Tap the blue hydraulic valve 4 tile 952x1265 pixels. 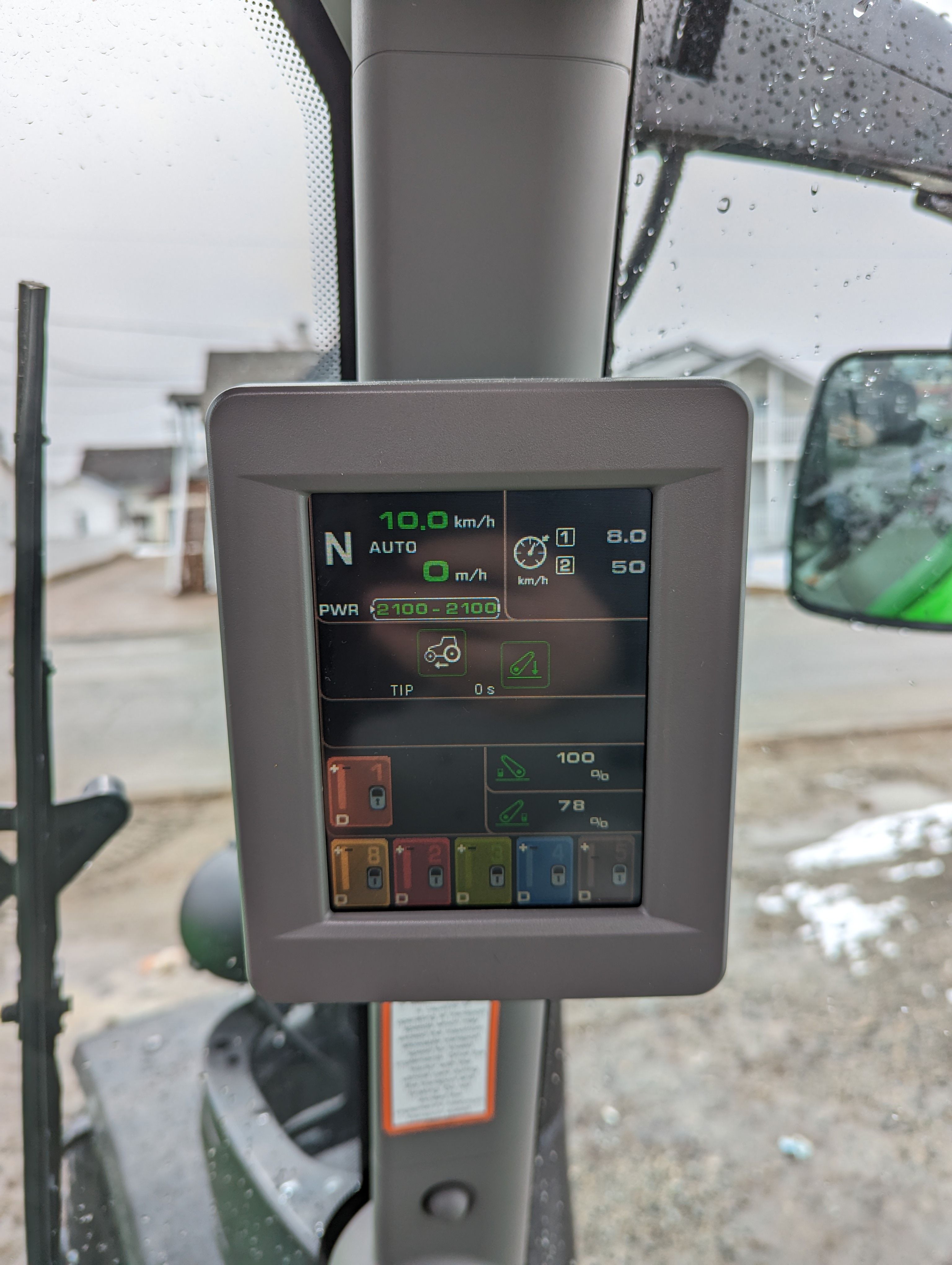(x=544, y=872)
